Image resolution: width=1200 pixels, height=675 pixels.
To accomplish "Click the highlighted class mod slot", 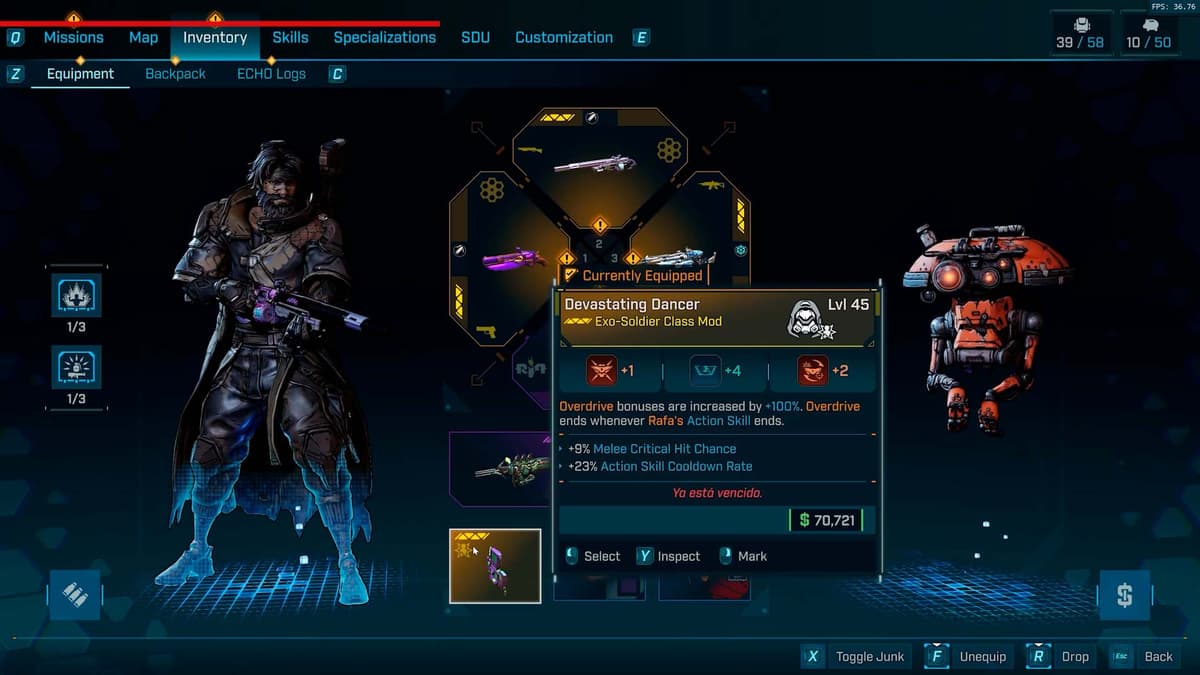I will pyautogui.click(x=495, y=566).
